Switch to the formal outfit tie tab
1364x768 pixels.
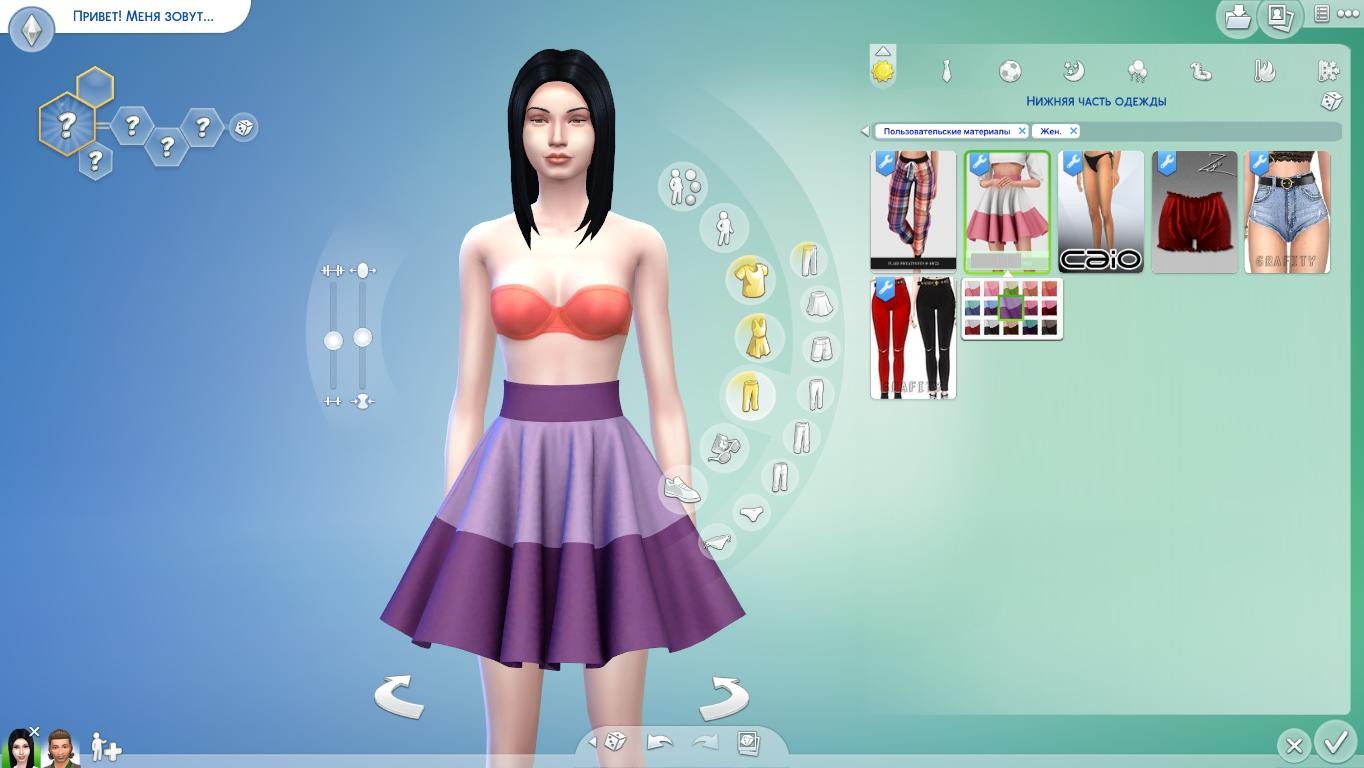coord(946,71)
